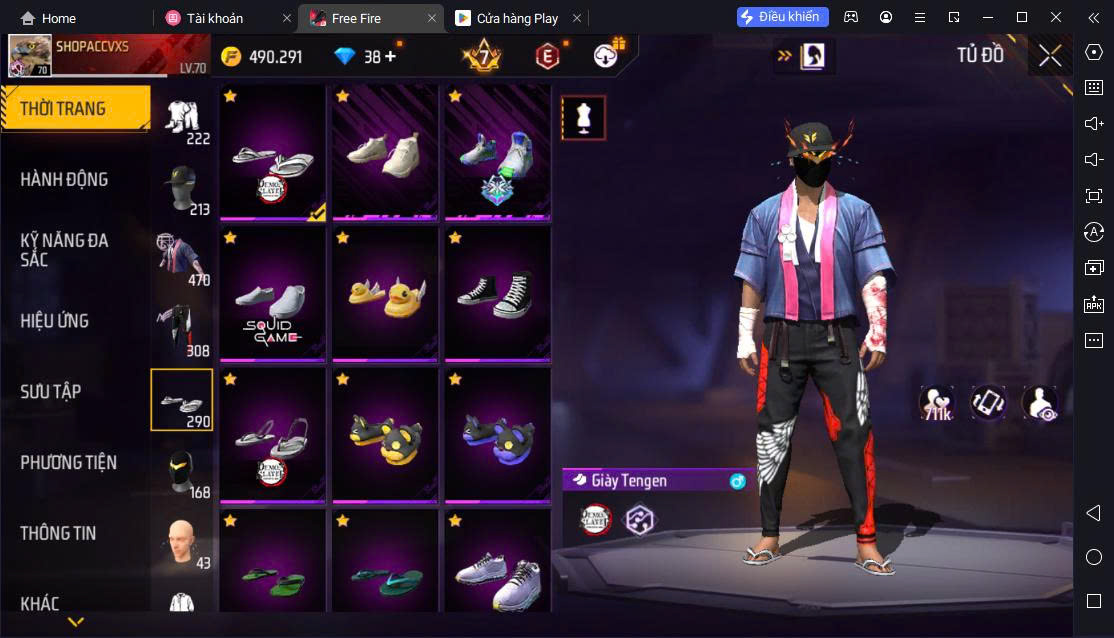Open the Phương Tiện category
Image resolution: width=1114 pixels, height=638 pixels.
coord(68,462)
